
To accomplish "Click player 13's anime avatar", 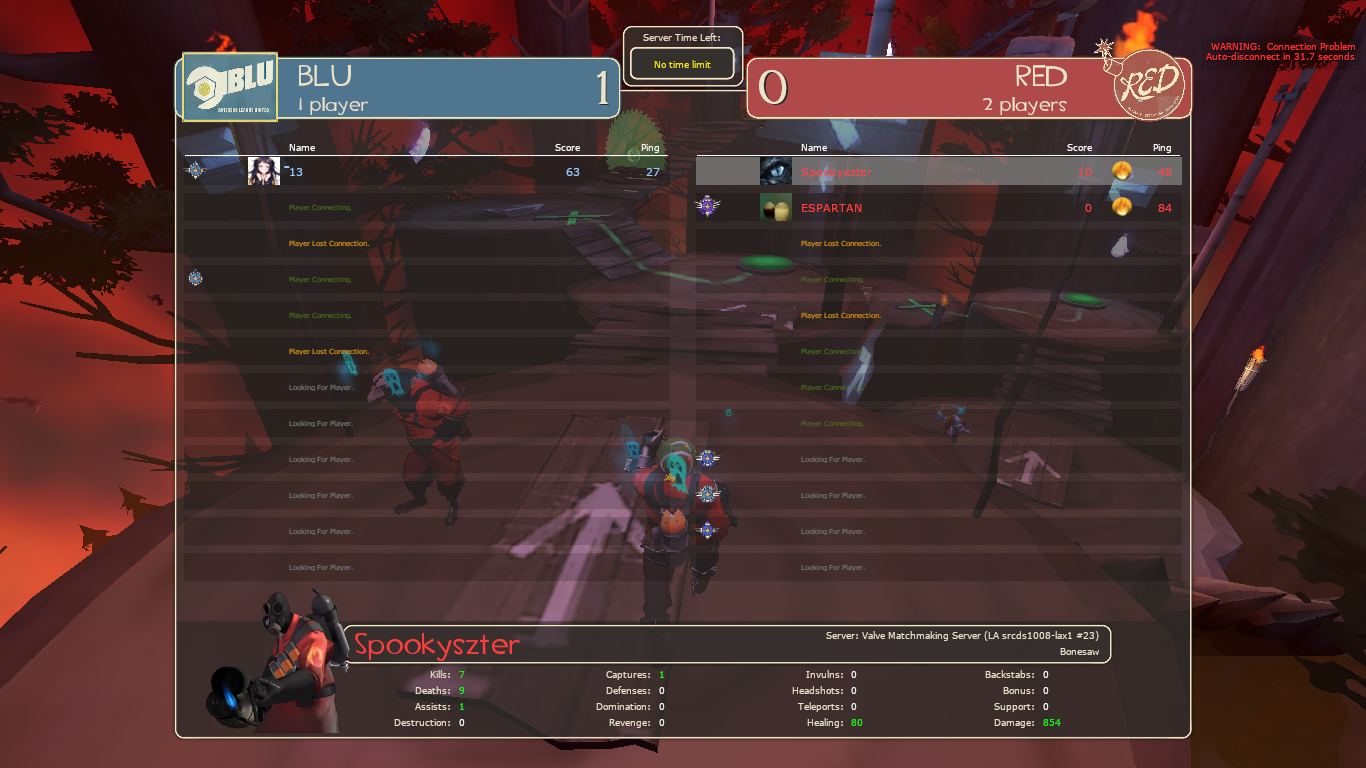I will (x=262, y=170).
